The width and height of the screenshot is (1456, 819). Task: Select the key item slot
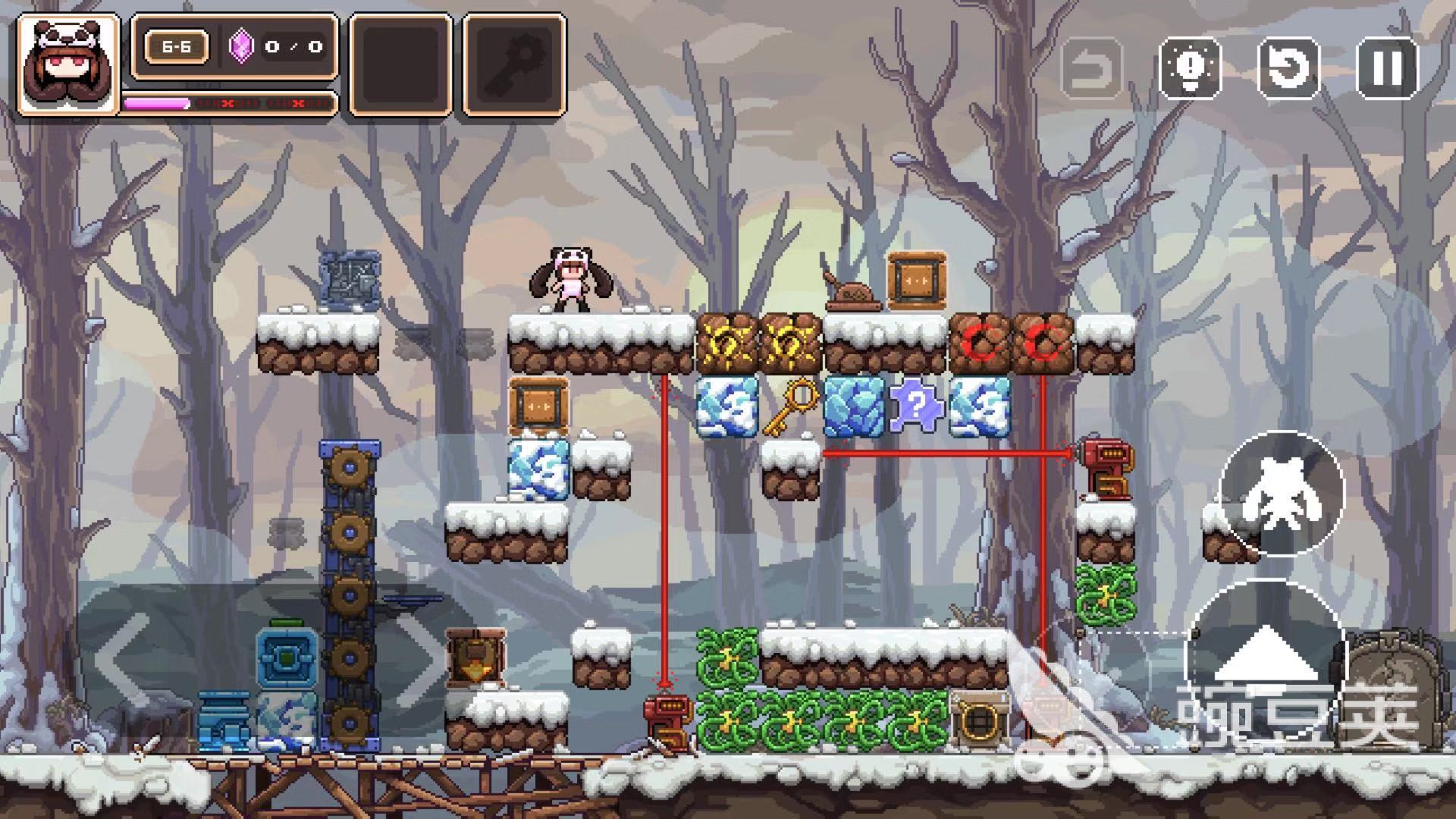515,64
